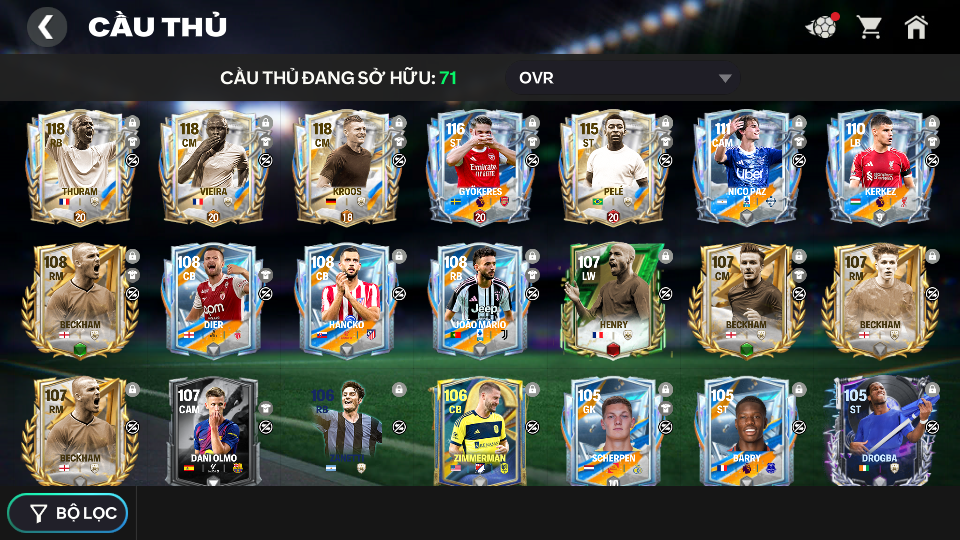The height and width of the screenshot is (540, 960).
Task: Choose the Drogba 105 ST card
Action: 878,430
